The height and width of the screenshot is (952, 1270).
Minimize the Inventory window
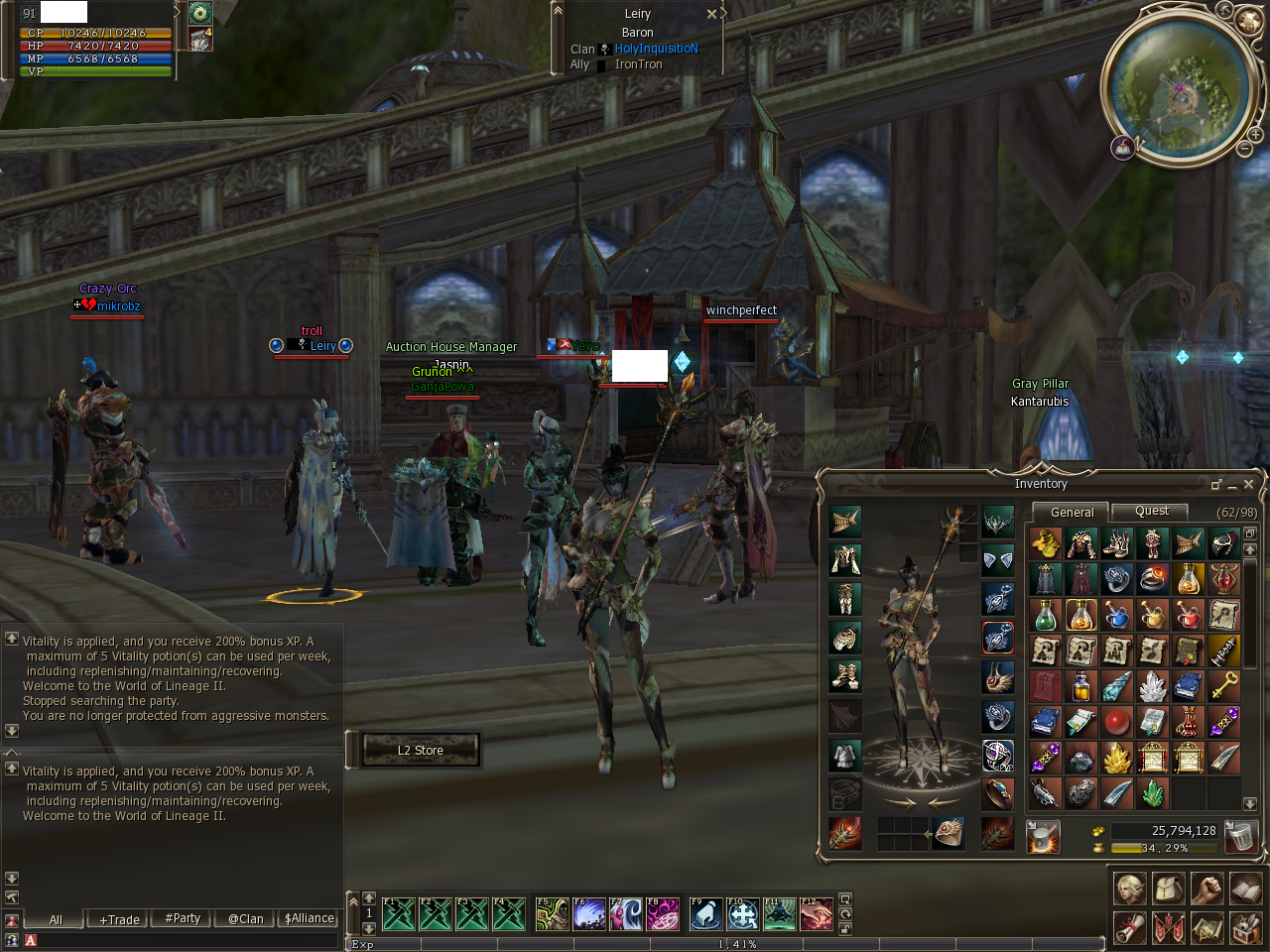1232,484
